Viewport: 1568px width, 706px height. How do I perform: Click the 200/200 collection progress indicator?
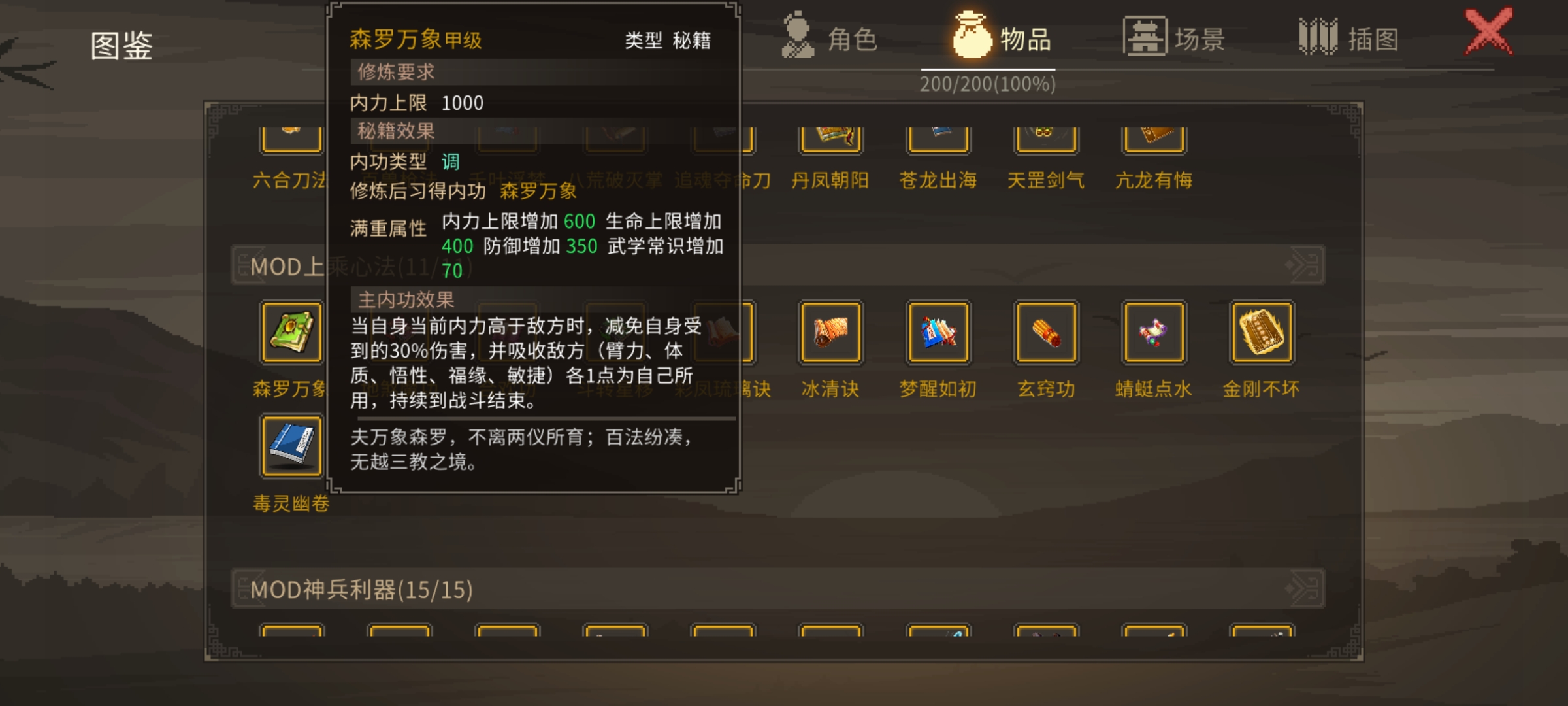tap(988, 84)
